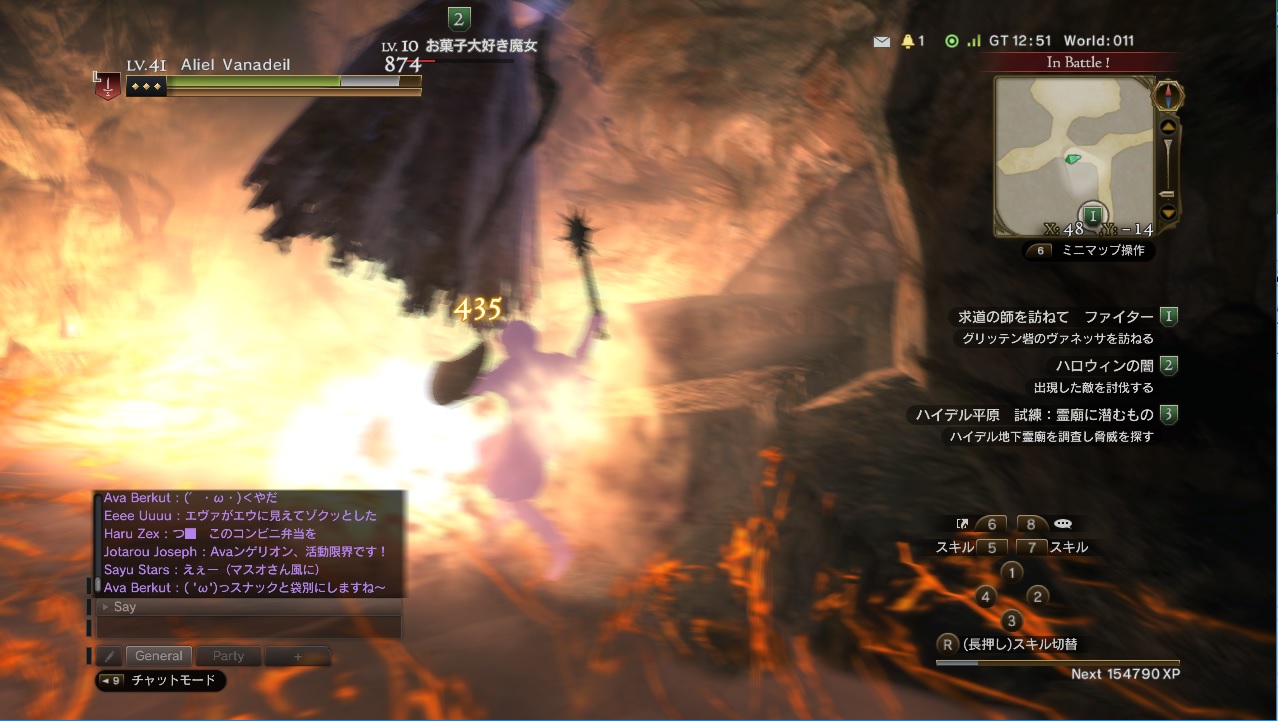Click the minimap's lower zoom arrow

coord(1167,212)
